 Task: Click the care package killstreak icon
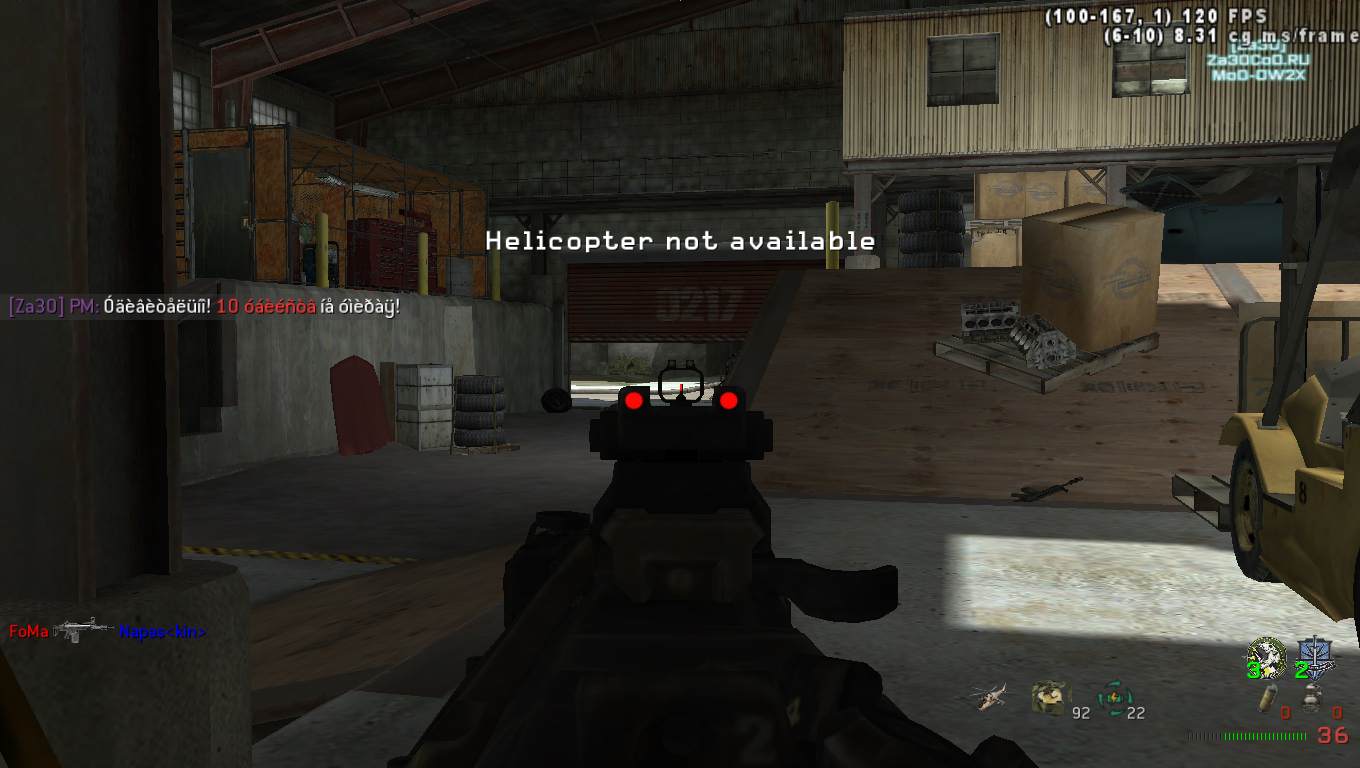(1051, 695)
